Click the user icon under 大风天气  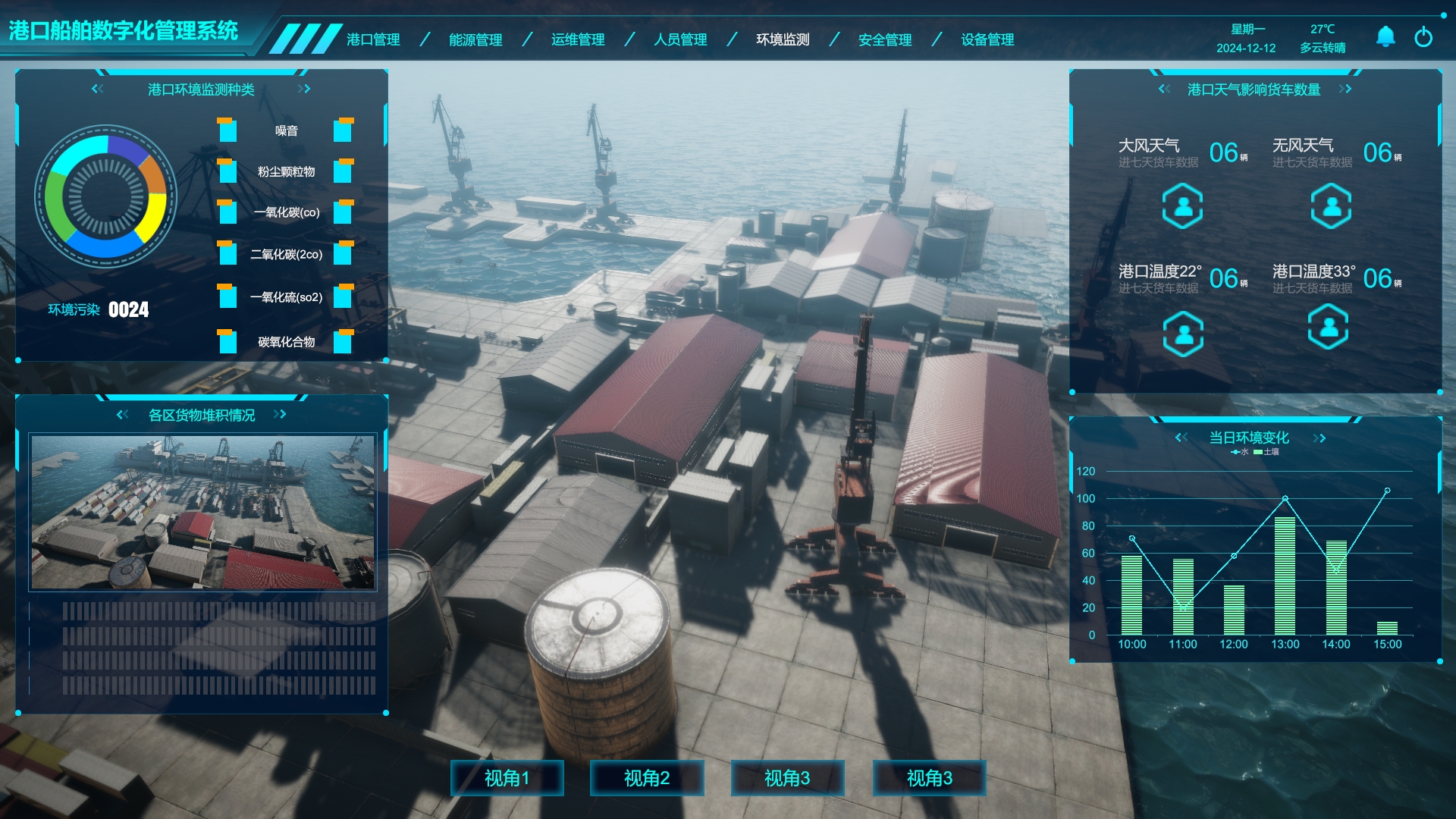(1182, 206)
